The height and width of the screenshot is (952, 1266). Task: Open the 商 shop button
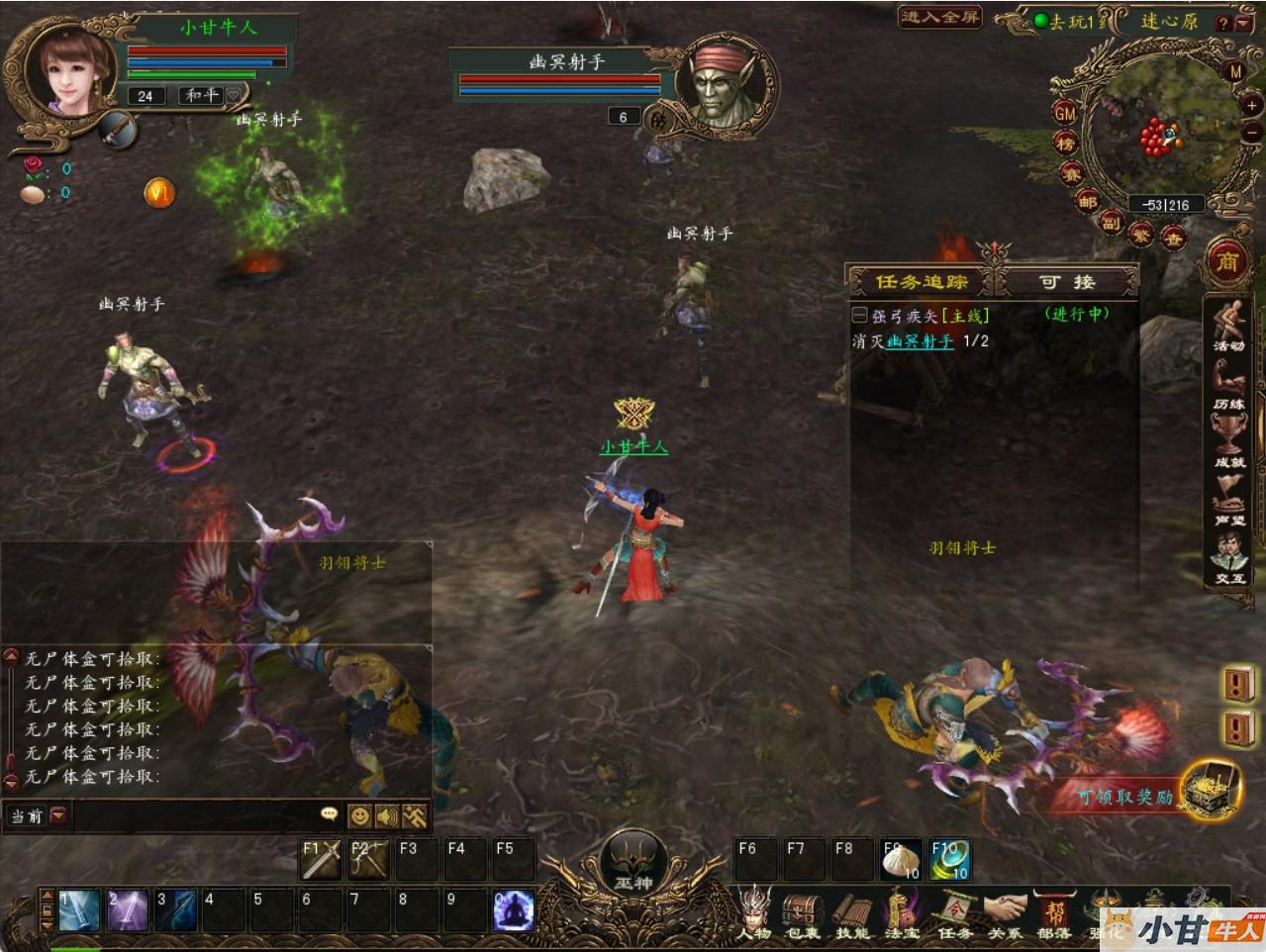[1227, 261]
